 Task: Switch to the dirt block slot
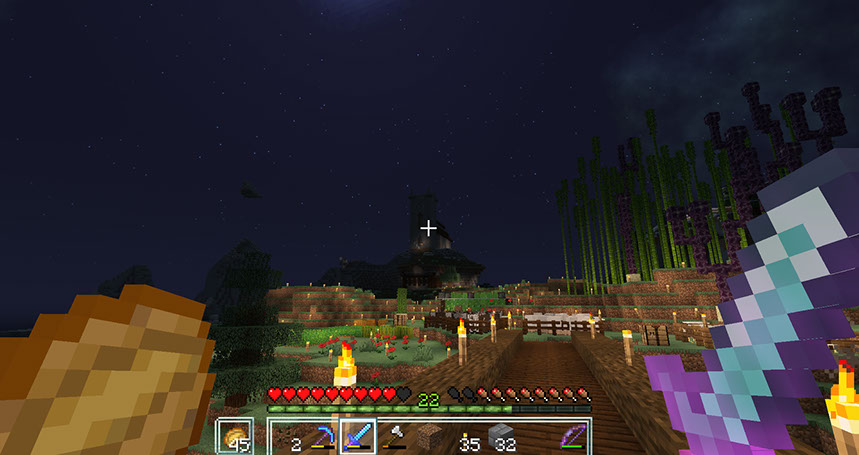[x=429, y=437]
